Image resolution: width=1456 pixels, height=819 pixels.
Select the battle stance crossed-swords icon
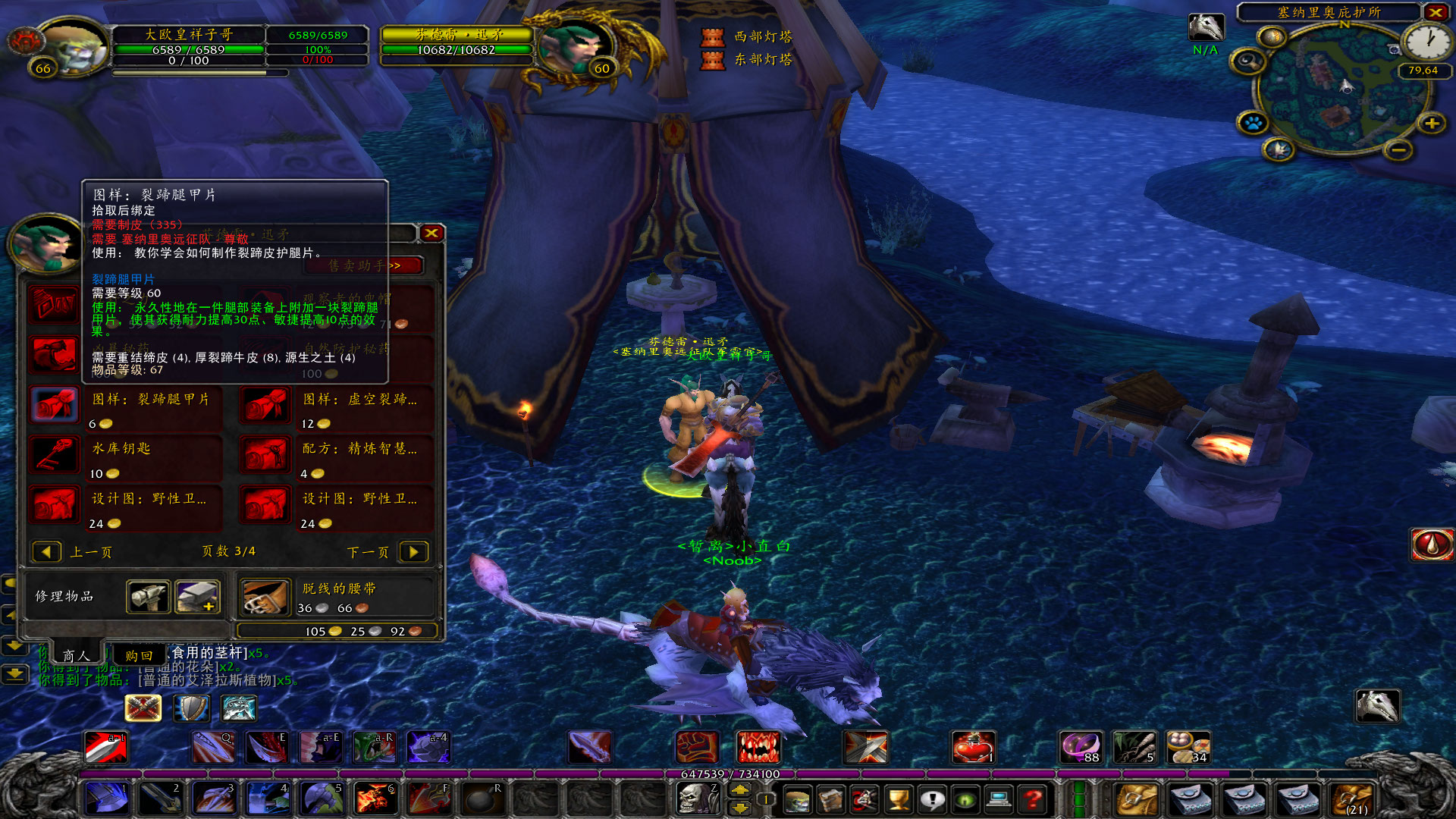[143, 708]
